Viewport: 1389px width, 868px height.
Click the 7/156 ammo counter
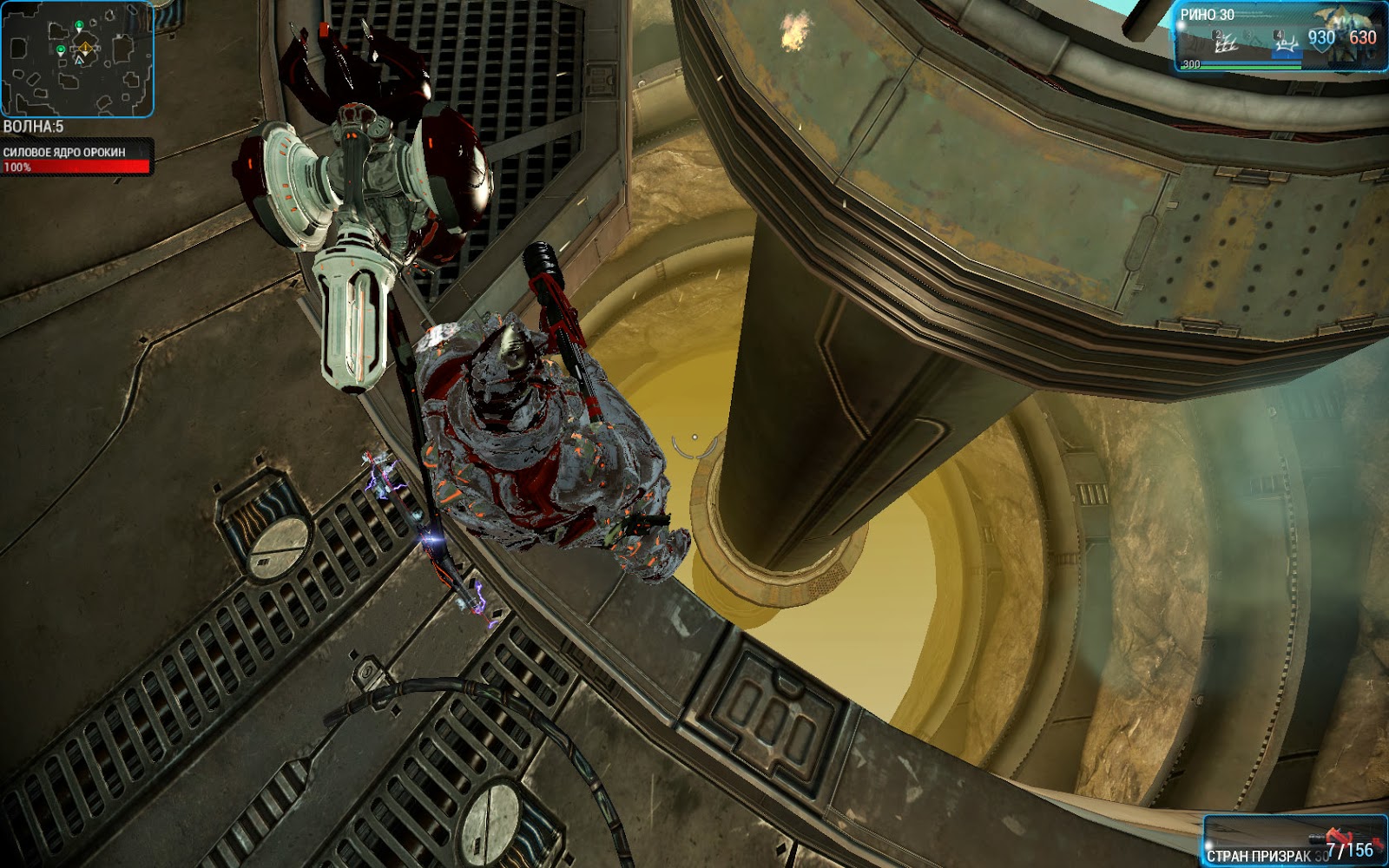pos(1350,850)
